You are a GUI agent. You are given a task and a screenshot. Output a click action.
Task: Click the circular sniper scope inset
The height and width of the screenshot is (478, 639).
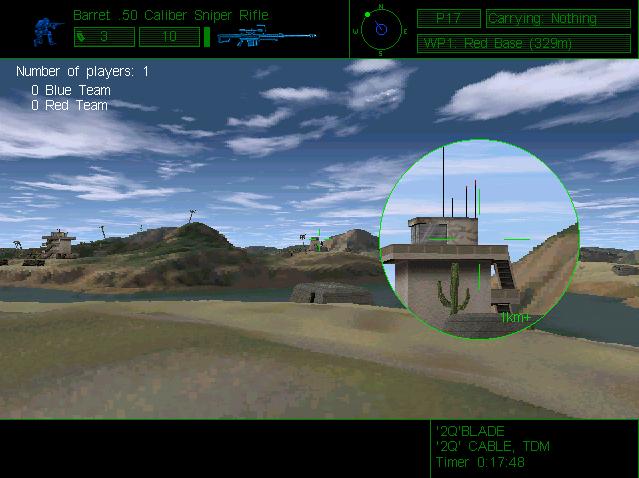pyautogui.click(x=479, y=238)
